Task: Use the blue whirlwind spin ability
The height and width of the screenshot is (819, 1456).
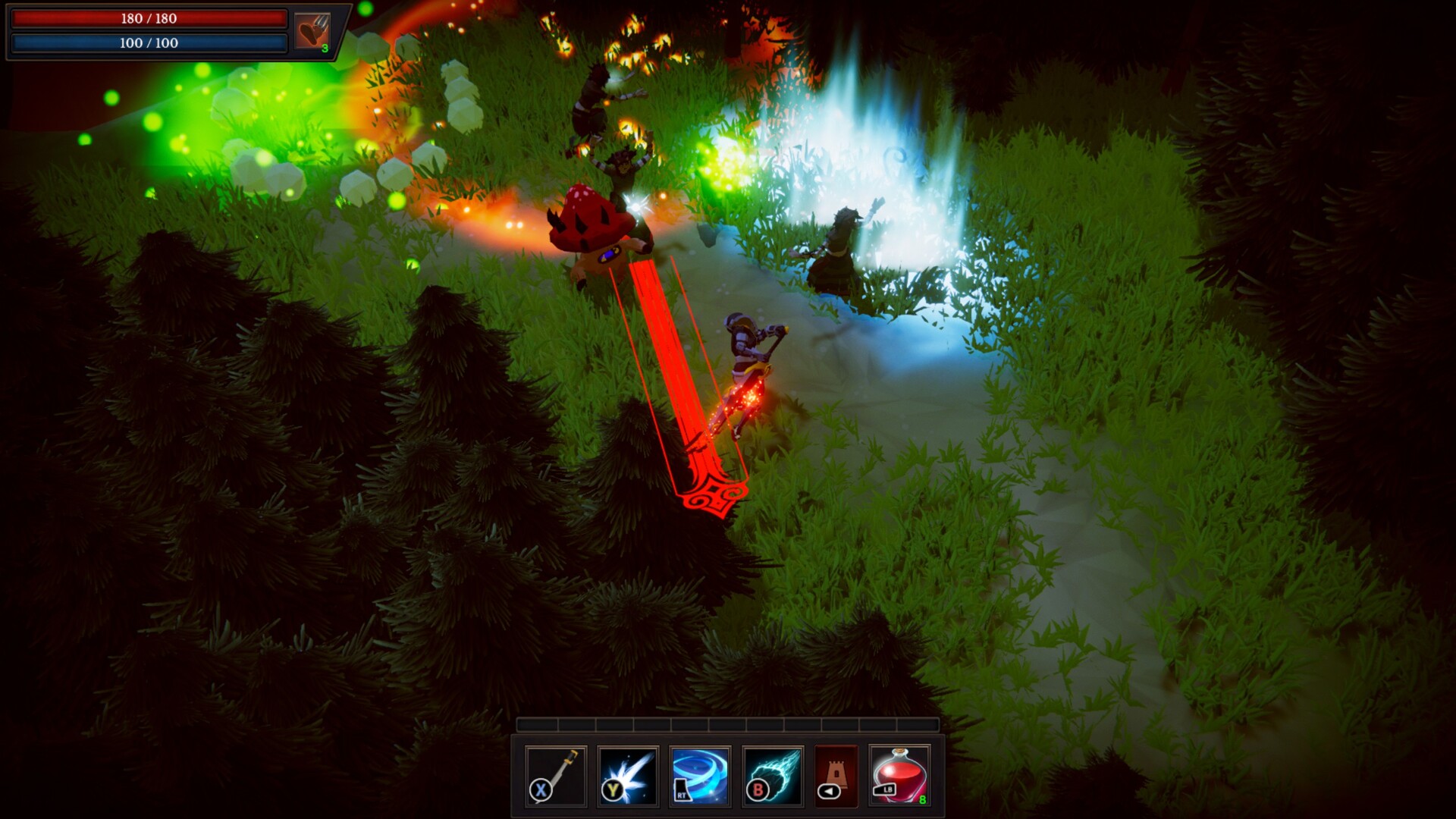Action: pyautogui.click(x=700, y=775)
